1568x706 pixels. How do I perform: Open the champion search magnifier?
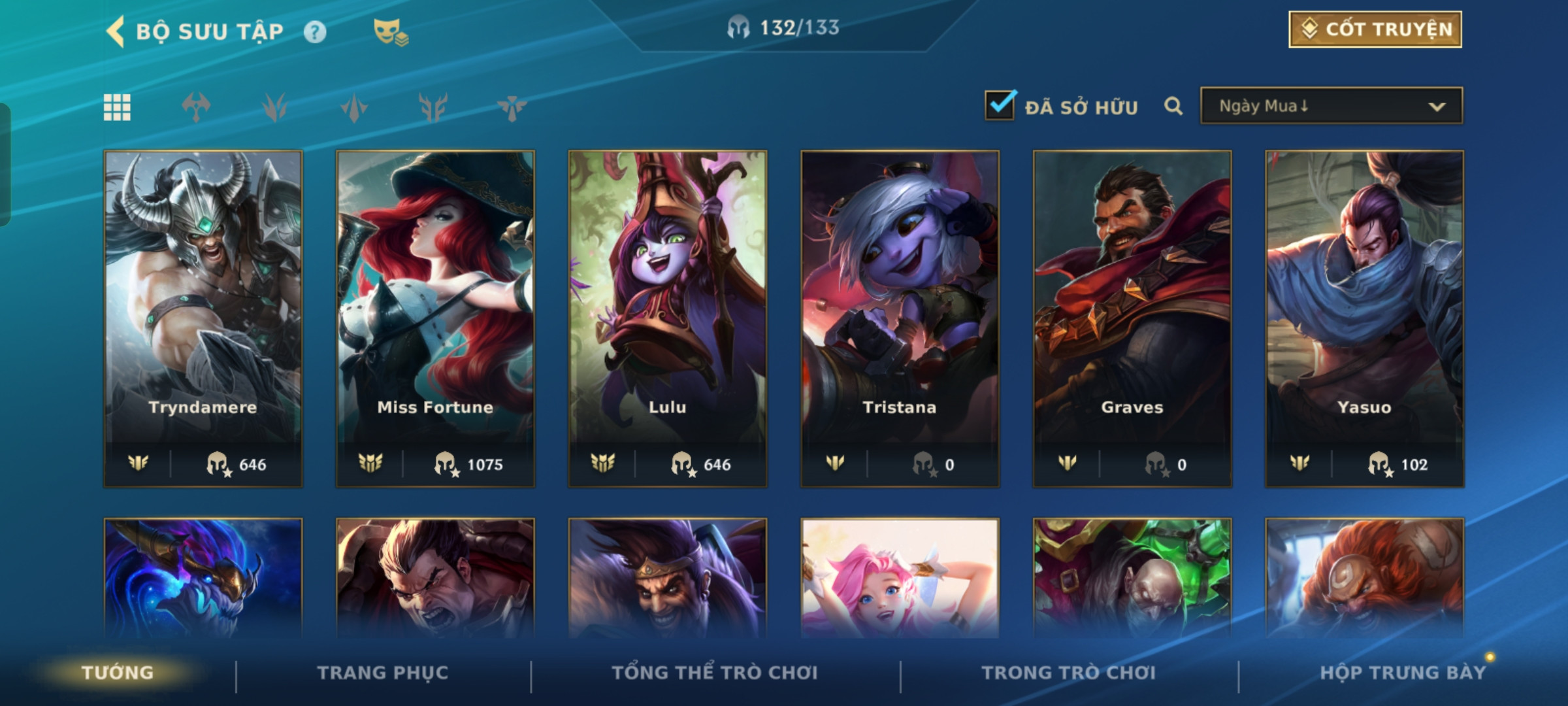[x=1173, y=106]
